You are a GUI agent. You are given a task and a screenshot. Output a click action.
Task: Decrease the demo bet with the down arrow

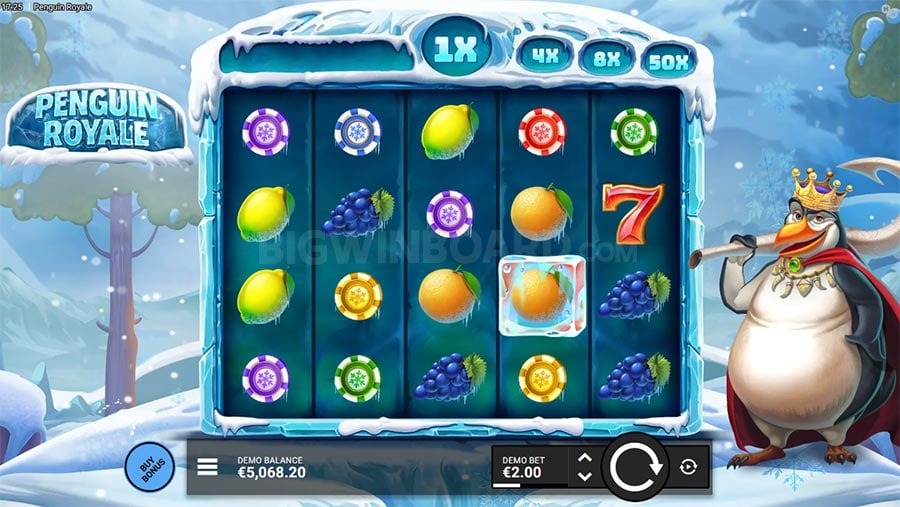point(585,475)
